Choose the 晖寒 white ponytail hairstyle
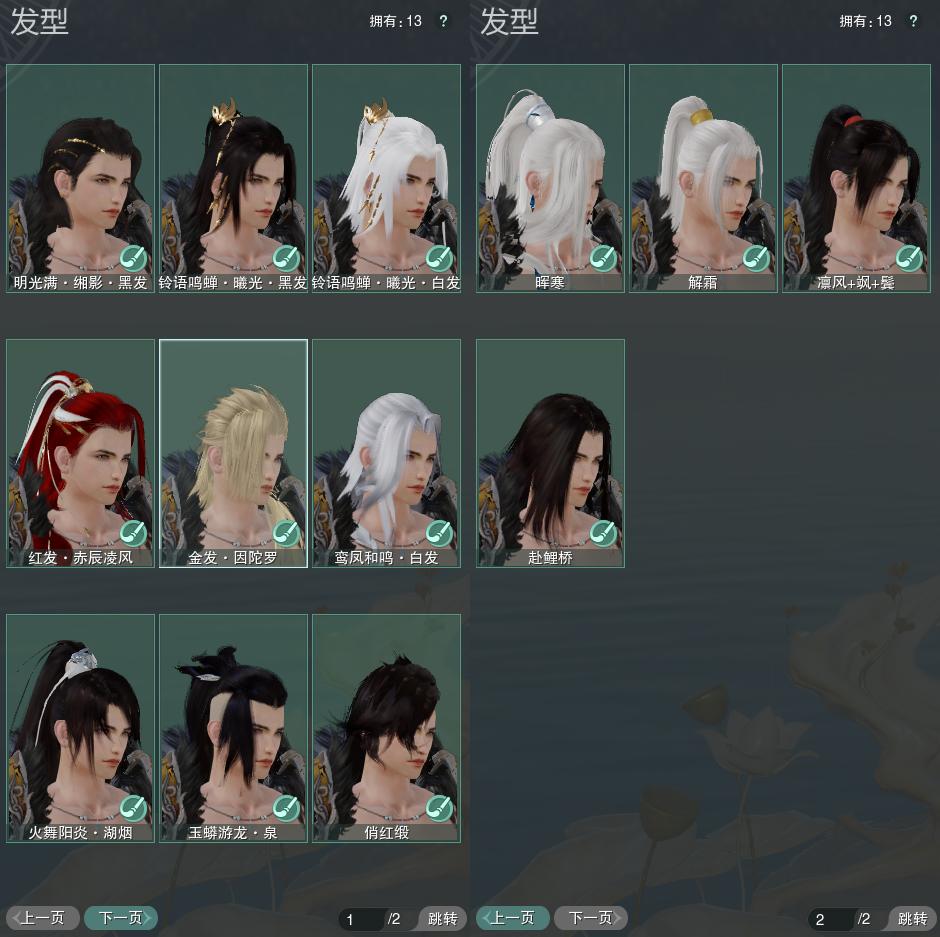 (550, 170)
